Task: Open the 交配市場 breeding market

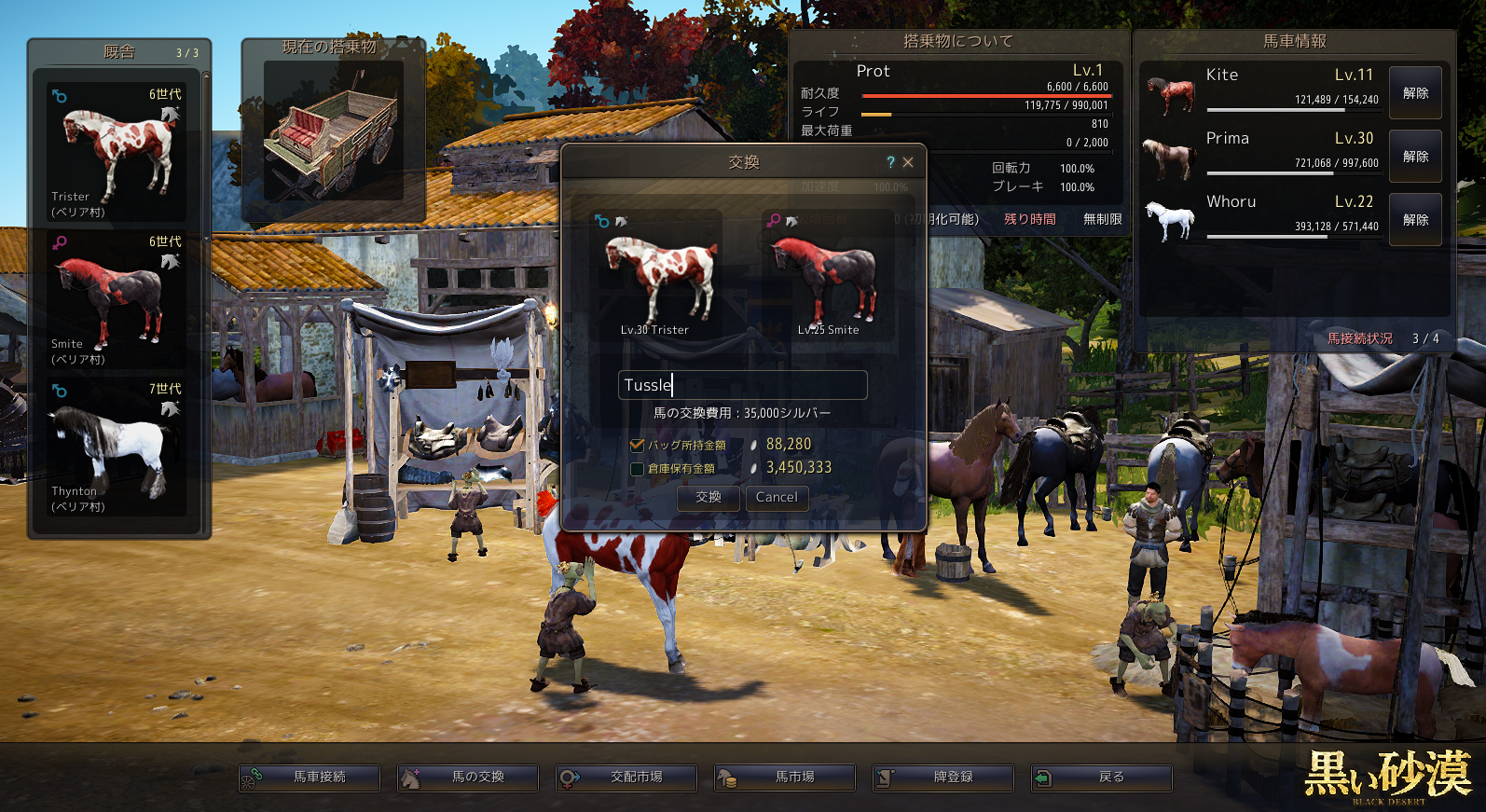Action: tap(626, 778)
